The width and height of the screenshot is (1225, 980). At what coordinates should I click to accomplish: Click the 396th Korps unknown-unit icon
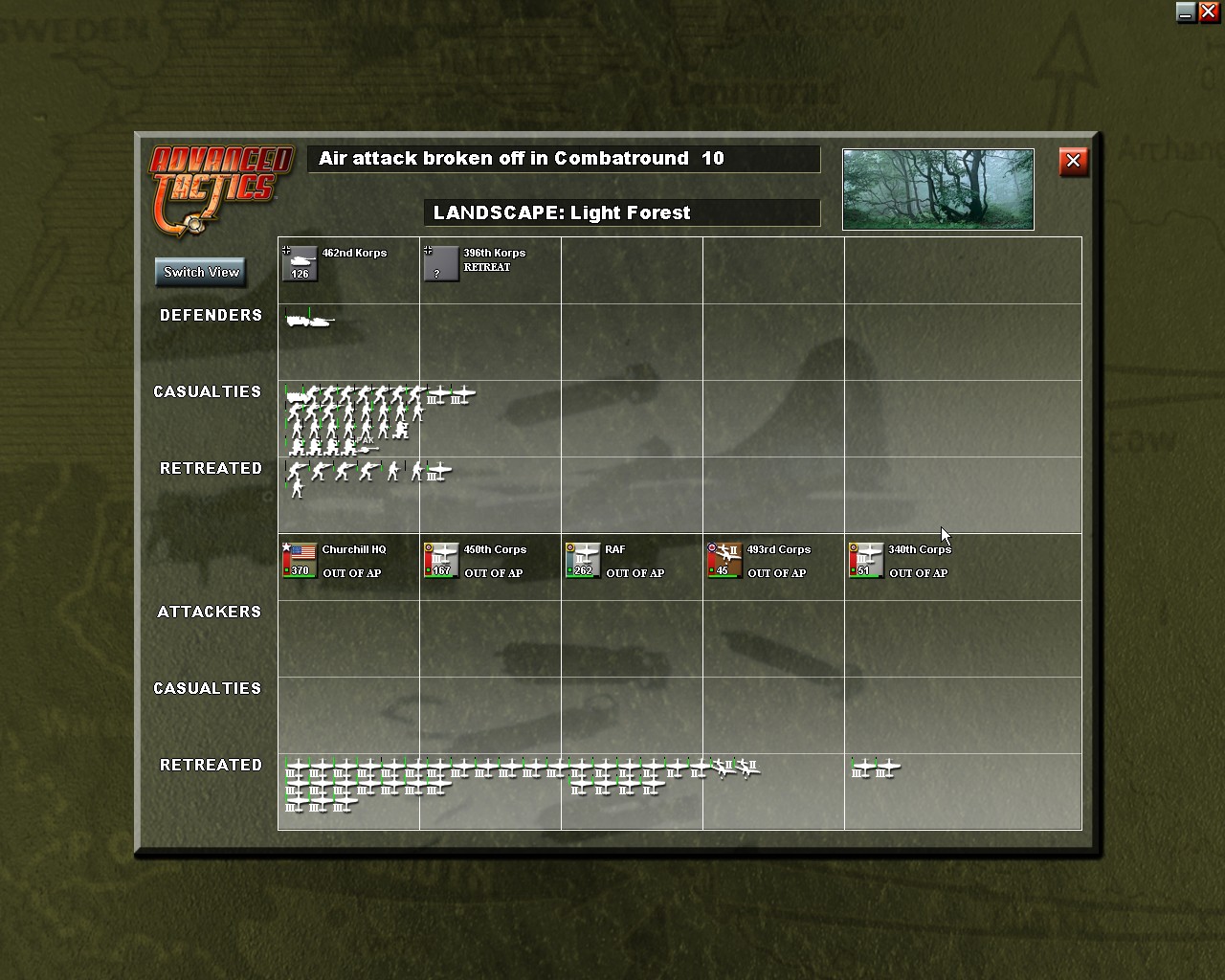(440, 263)
